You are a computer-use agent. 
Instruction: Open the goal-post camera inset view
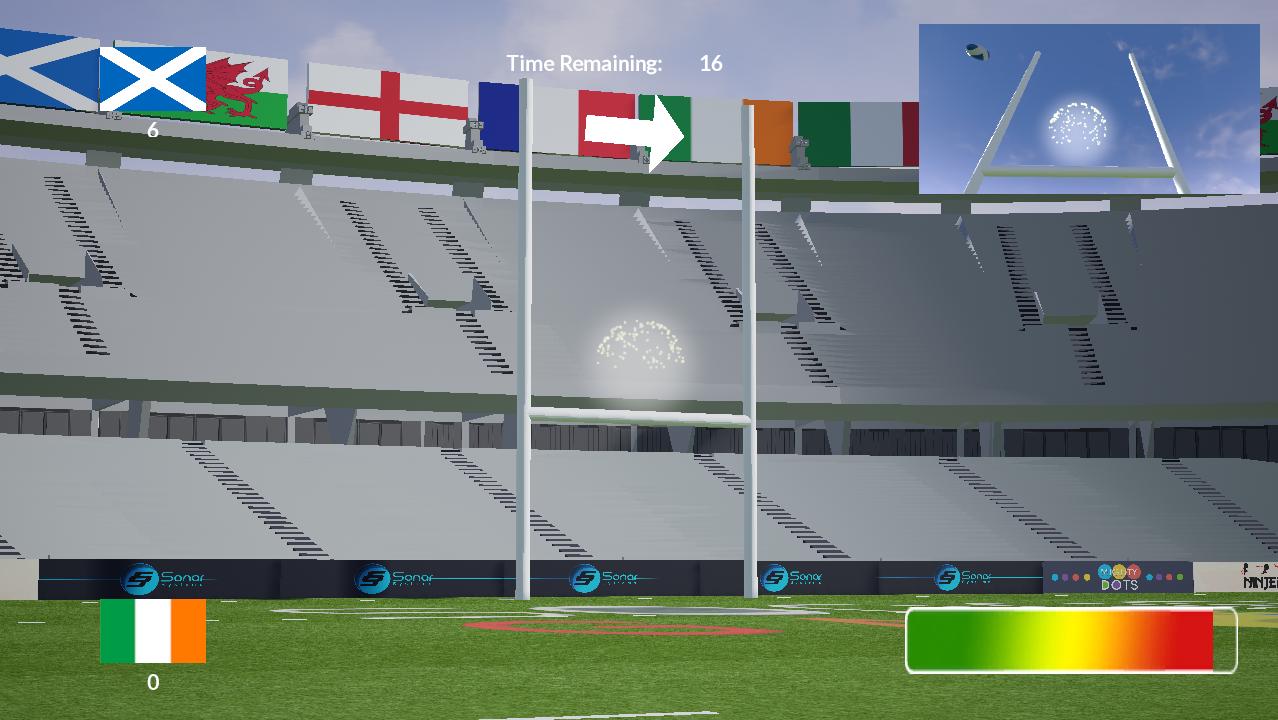(1088, 109)
